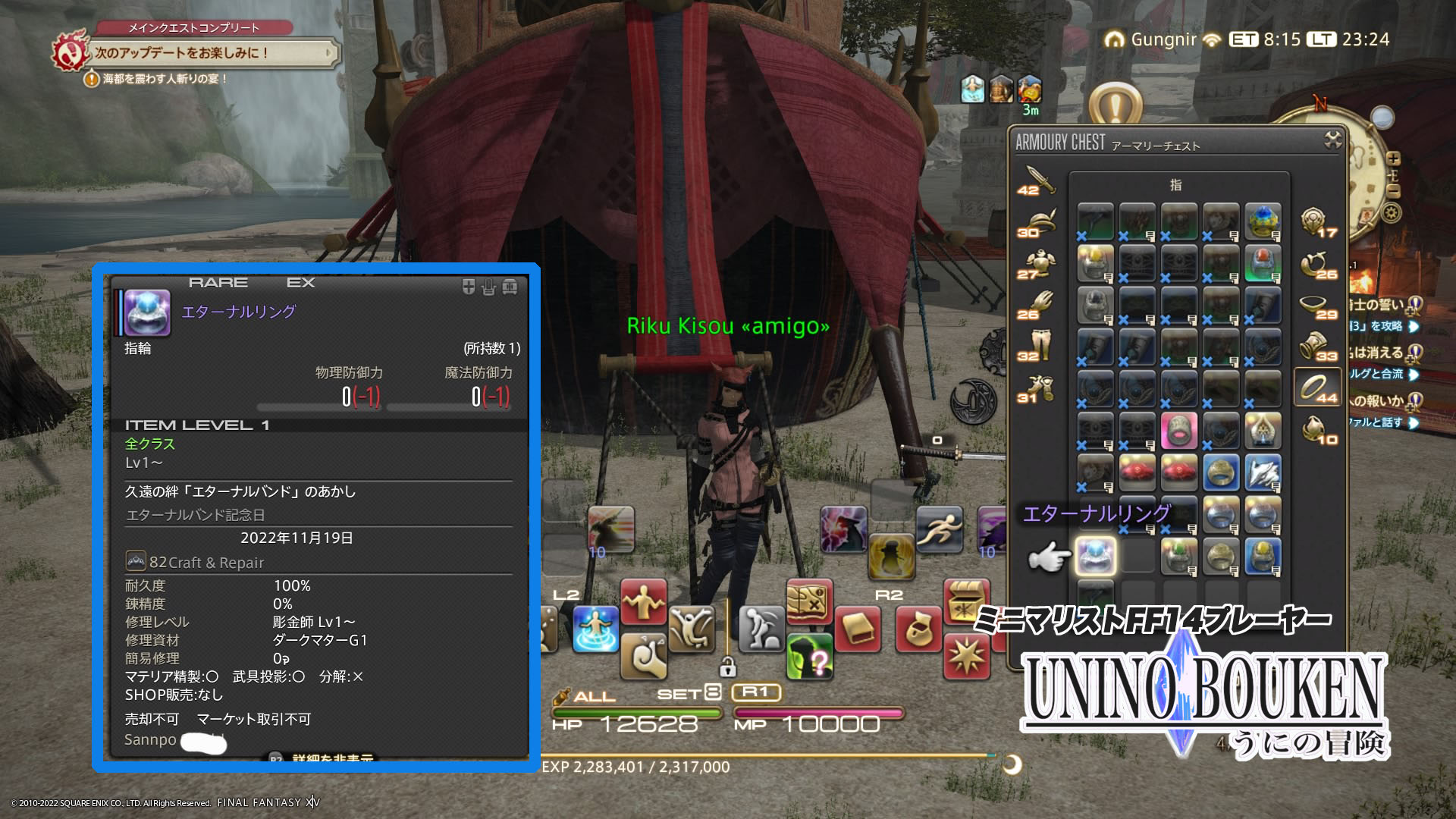Open the inventory bag hotbar icon
1456x819 pixels.
918,629
